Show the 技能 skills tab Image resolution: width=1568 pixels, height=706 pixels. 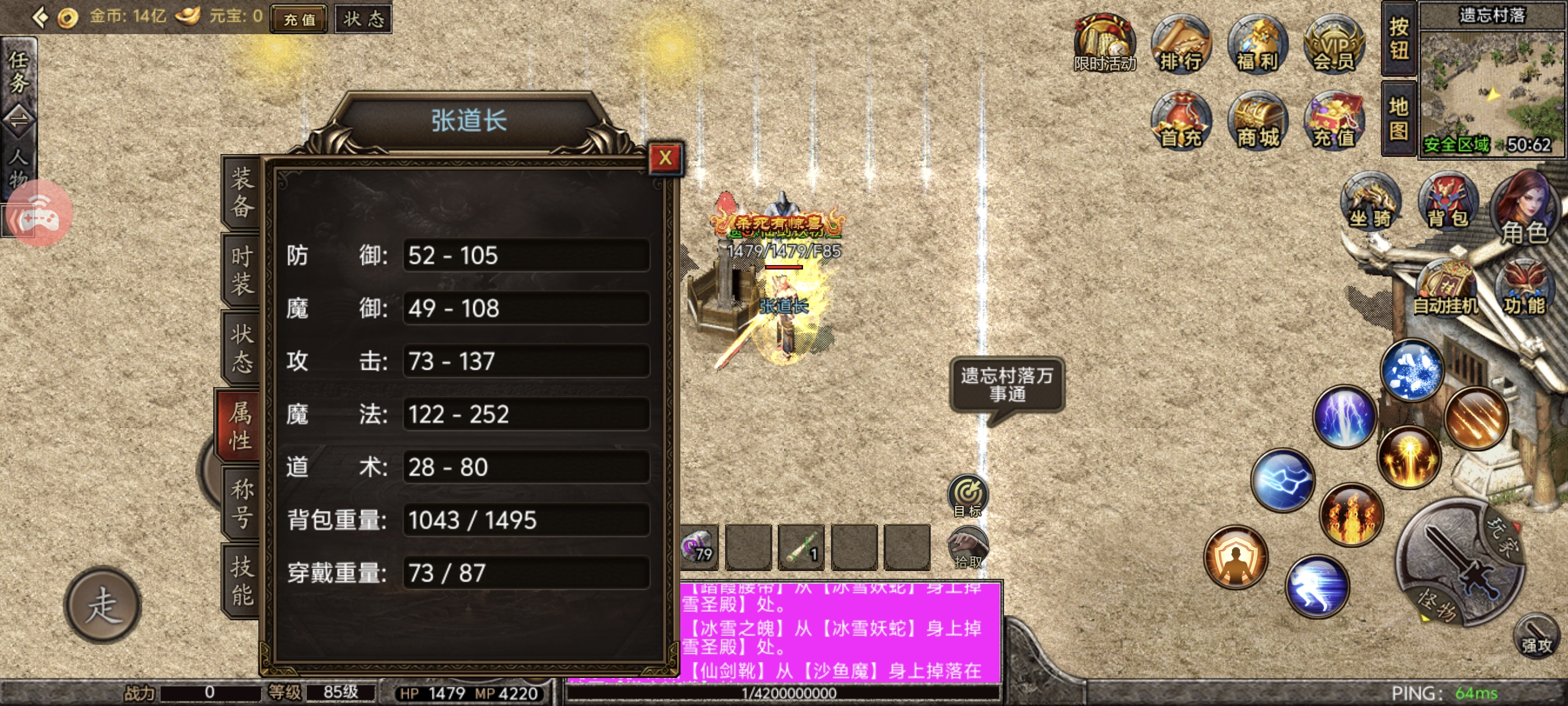point(241,580)
